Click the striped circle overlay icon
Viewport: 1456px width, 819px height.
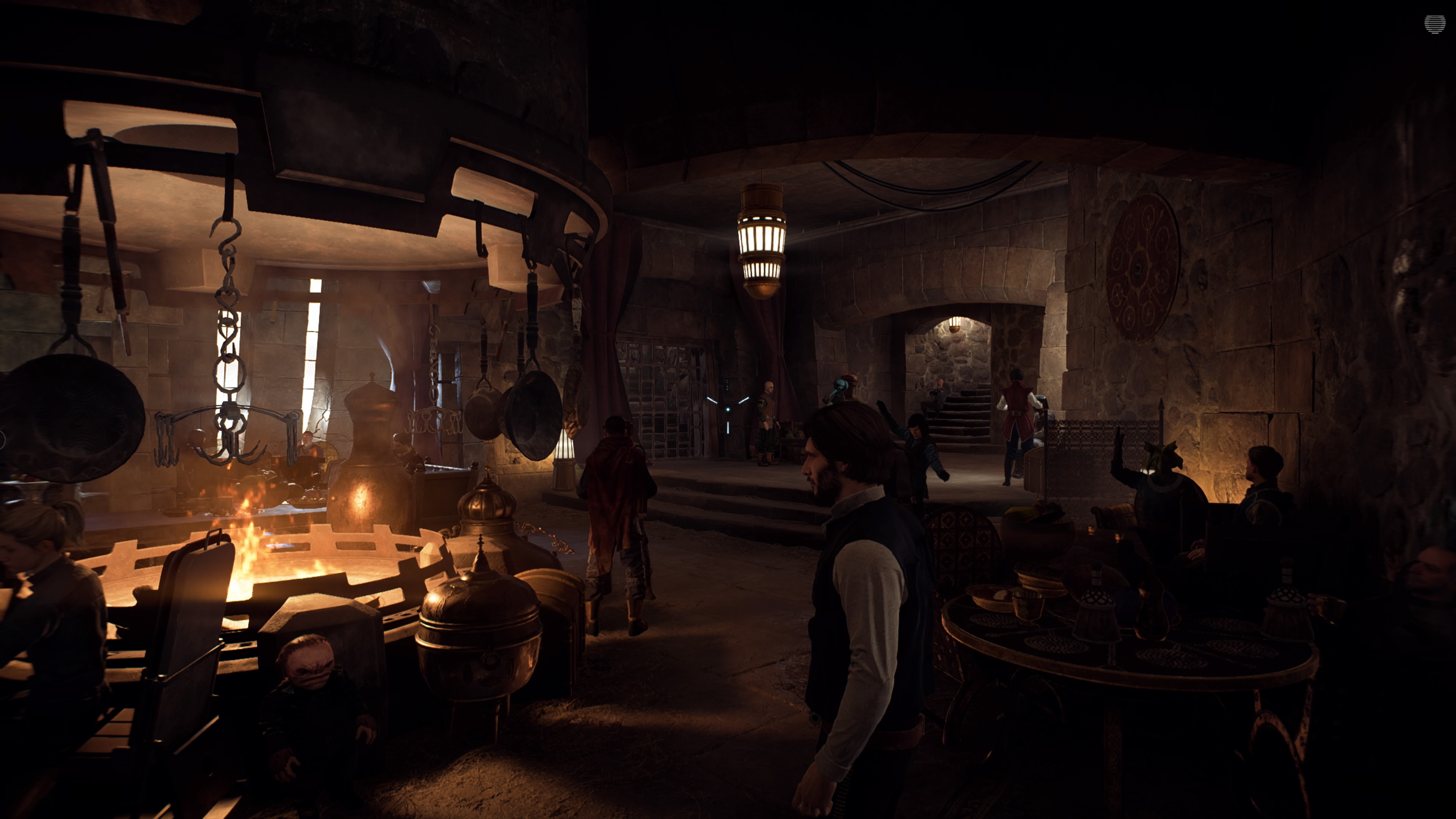click(x=1434, y=24)
